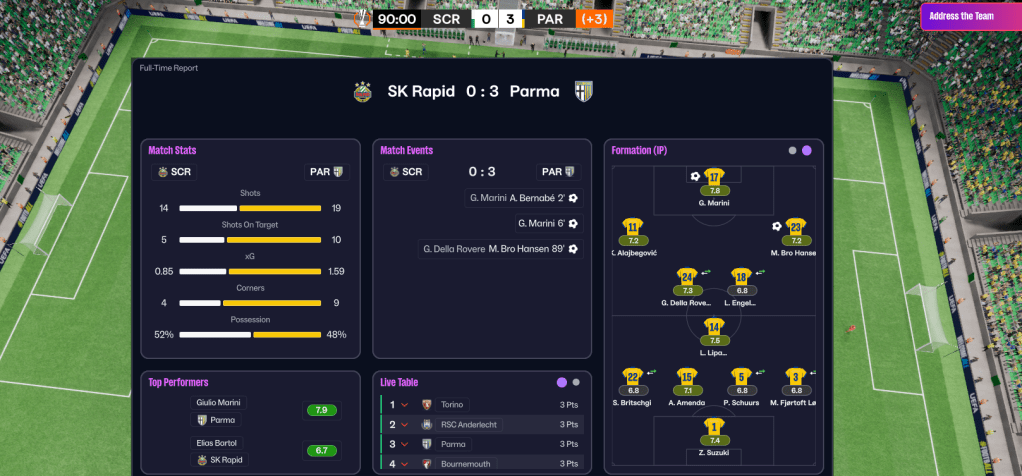The image size is (1022, 476).
Task: Choose S. Britschgi's number 22 shirt
Action: point(632,378)
